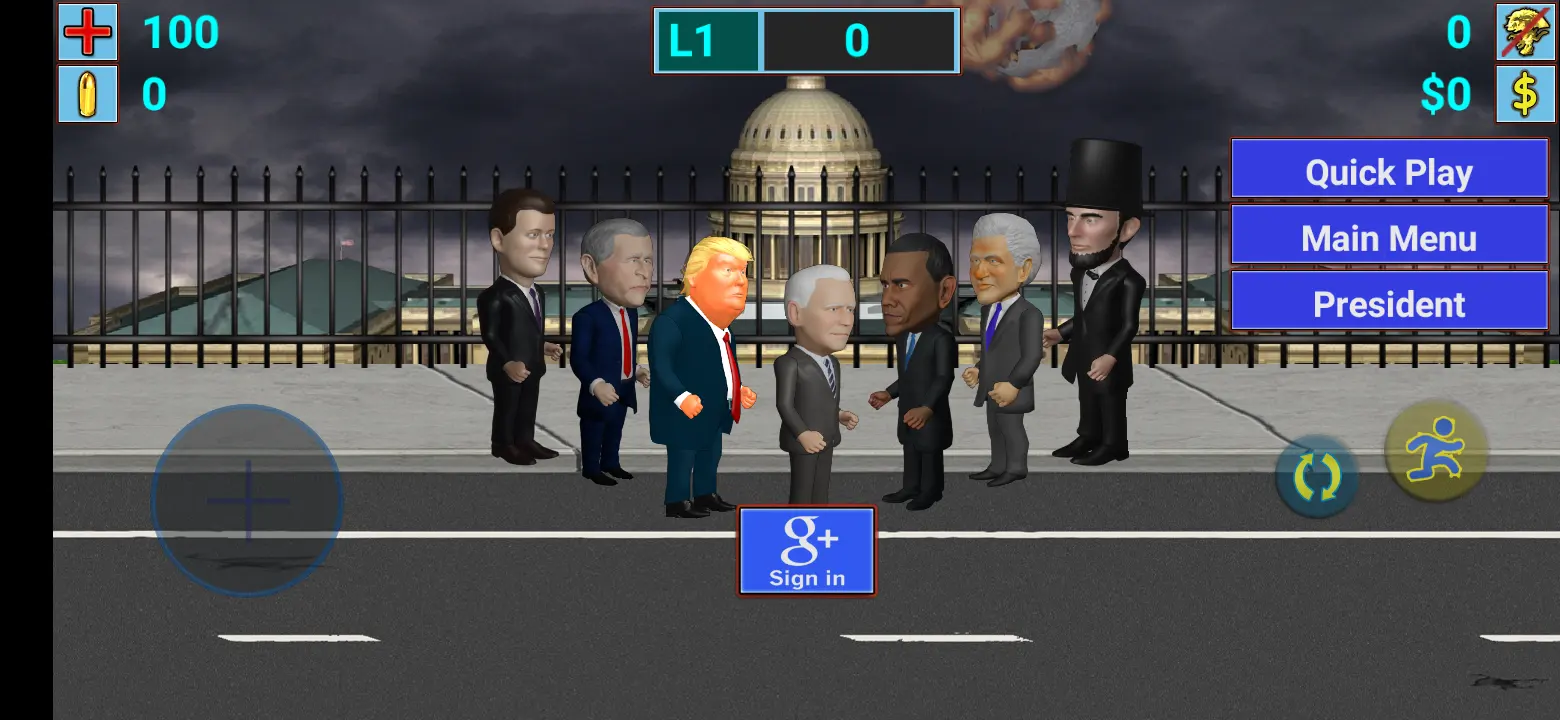Open the dollar sign money icon

click(x=1524, y=96)
